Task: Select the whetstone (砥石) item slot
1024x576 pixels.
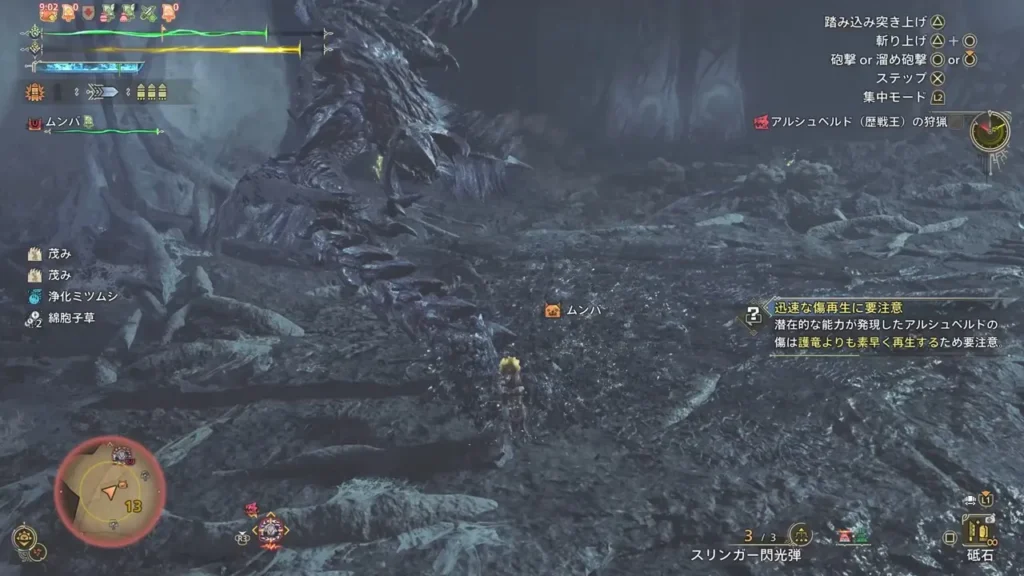Action: coord(977,530)
